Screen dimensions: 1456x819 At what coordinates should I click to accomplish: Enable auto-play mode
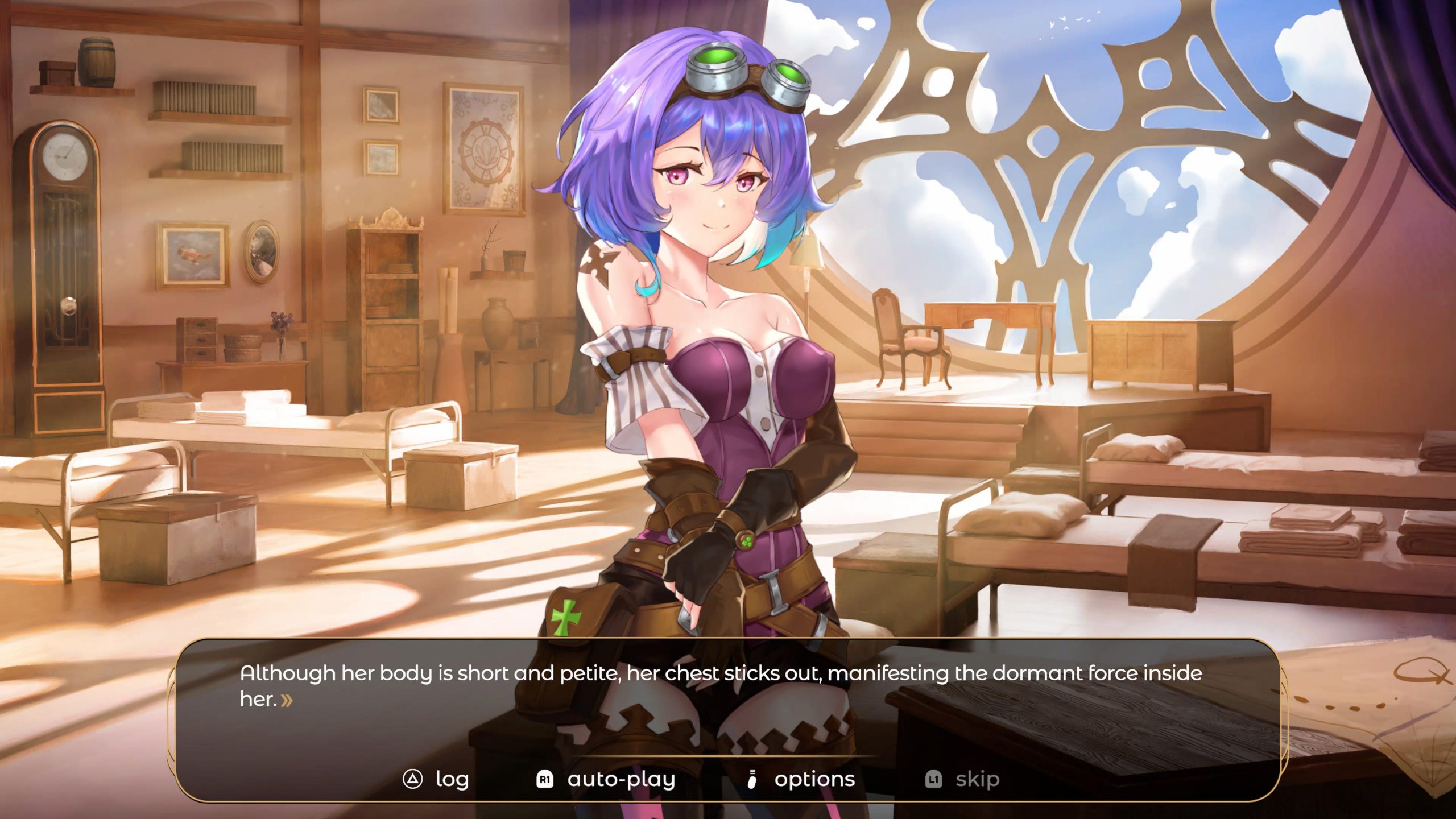(606, 779)
